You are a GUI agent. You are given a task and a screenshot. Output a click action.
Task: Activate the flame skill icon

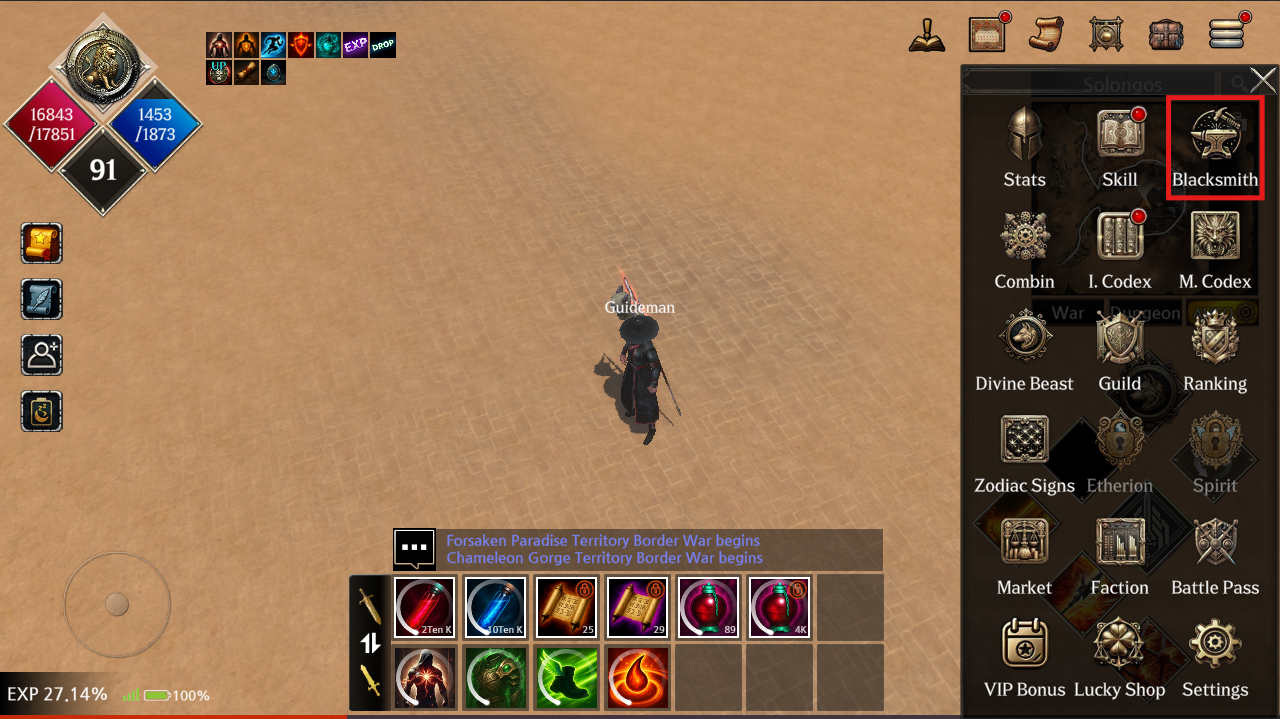(x=637, y=677)
